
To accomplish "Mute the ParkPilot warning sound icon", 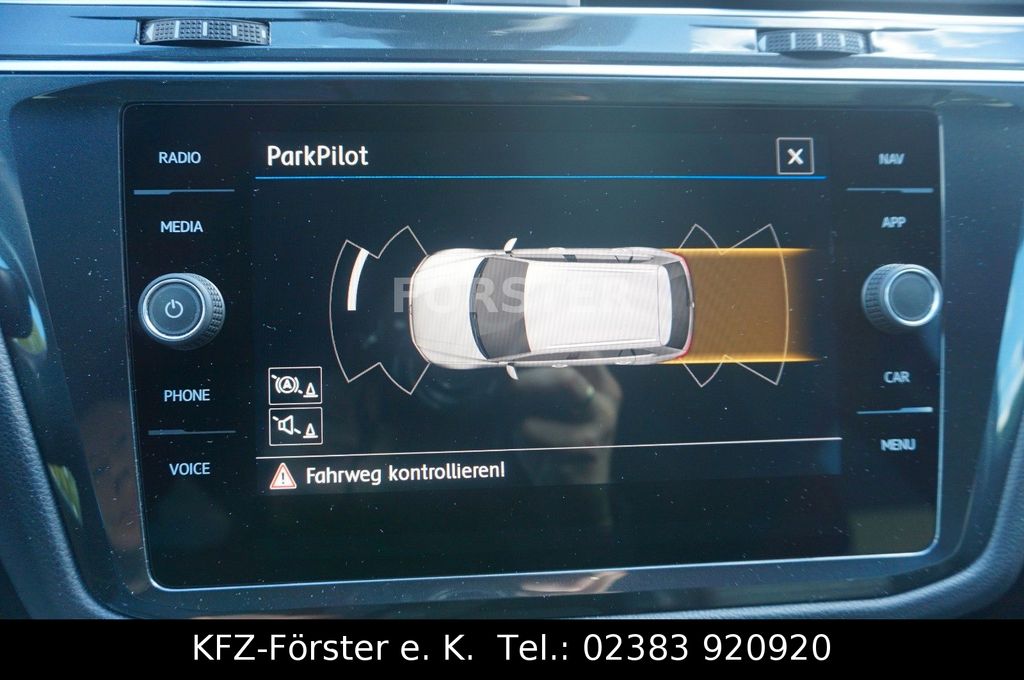I will click(295, 427).
